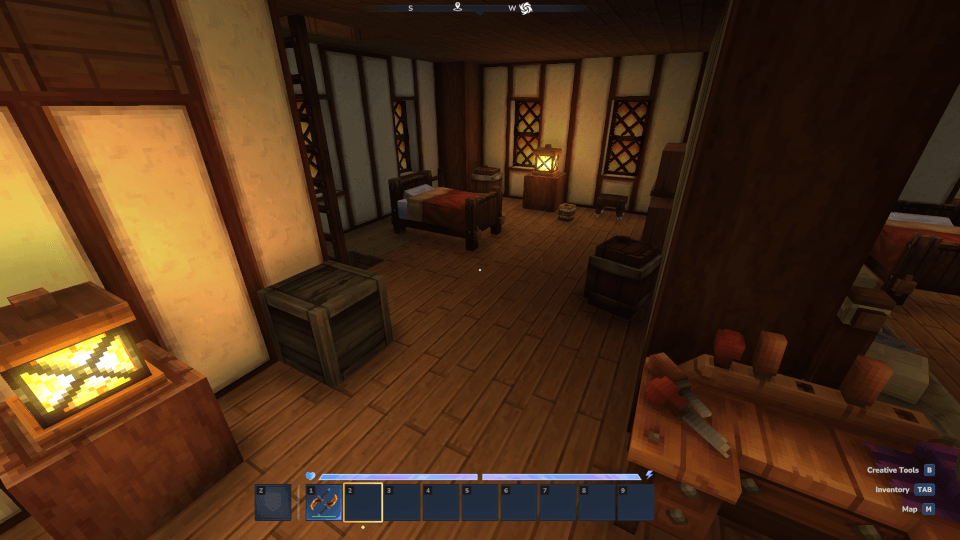960x540 pixels.
Task: Click the location pin marker on the compass
Action: point(457,8)
